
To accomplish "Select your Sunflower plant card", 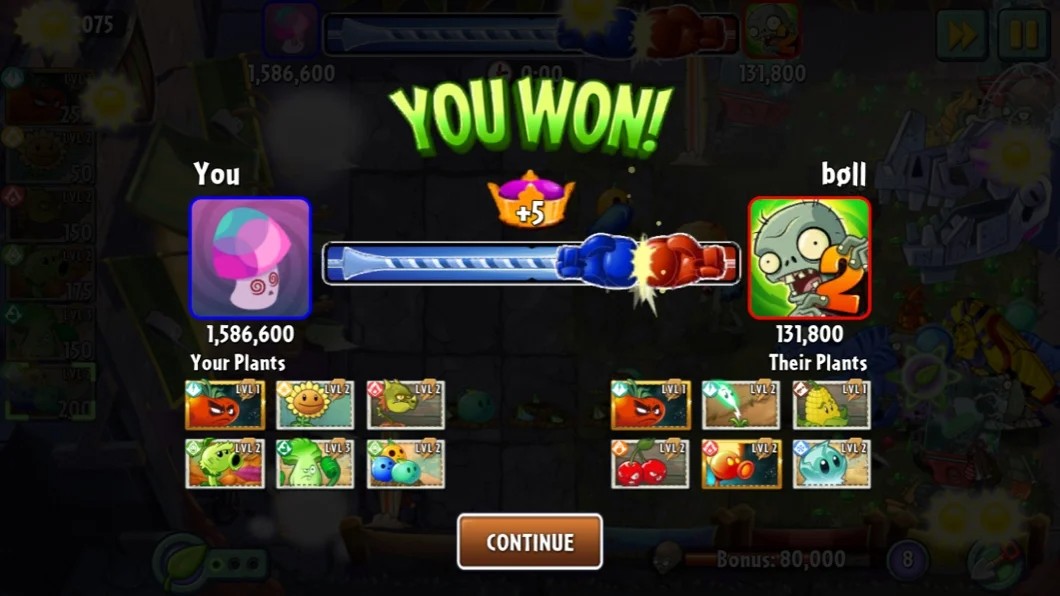I will click(x=315, y=404).
